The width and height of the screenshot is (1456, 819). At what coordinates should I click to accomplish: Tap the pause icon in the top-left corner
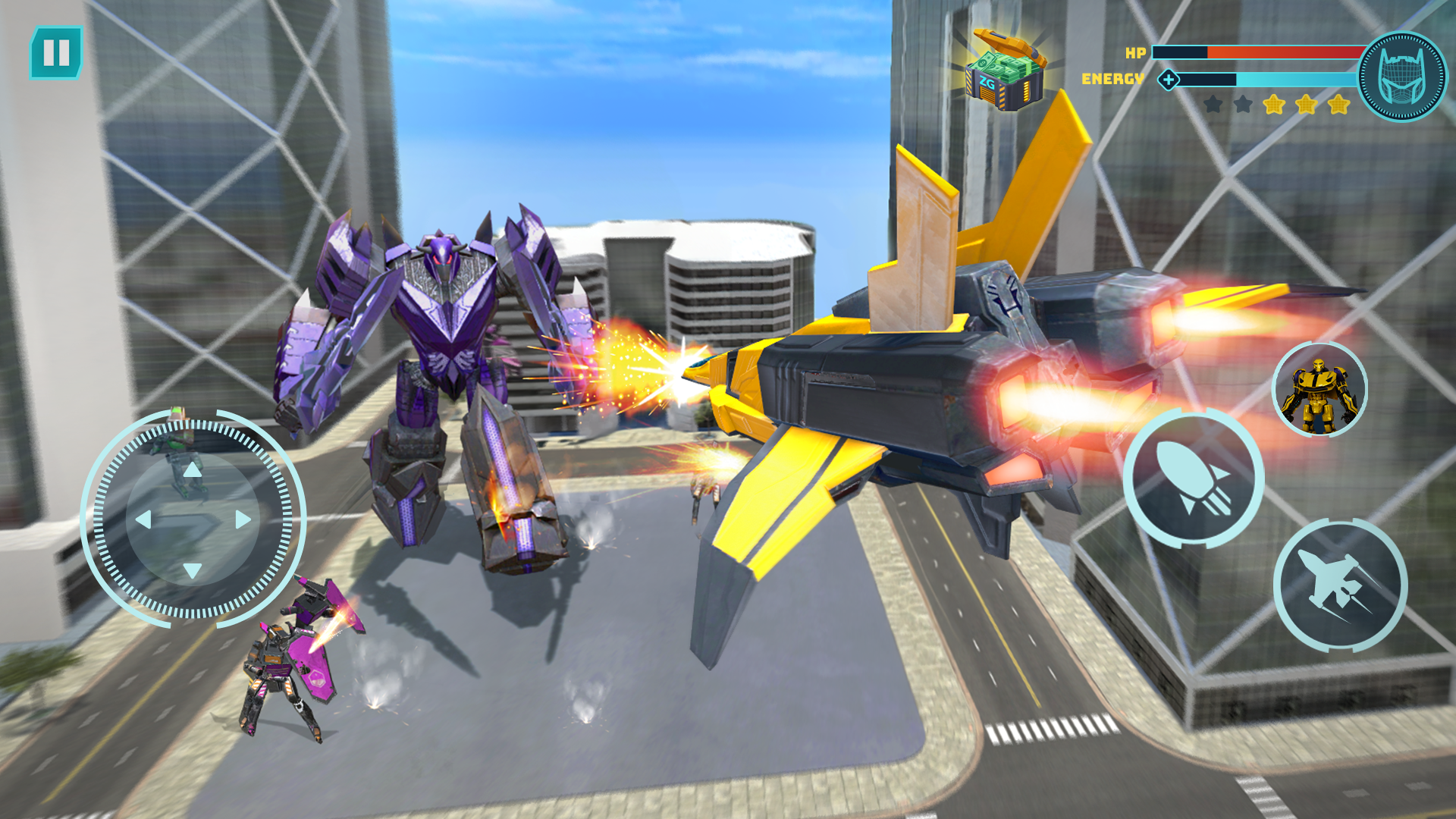pos(55,52)
